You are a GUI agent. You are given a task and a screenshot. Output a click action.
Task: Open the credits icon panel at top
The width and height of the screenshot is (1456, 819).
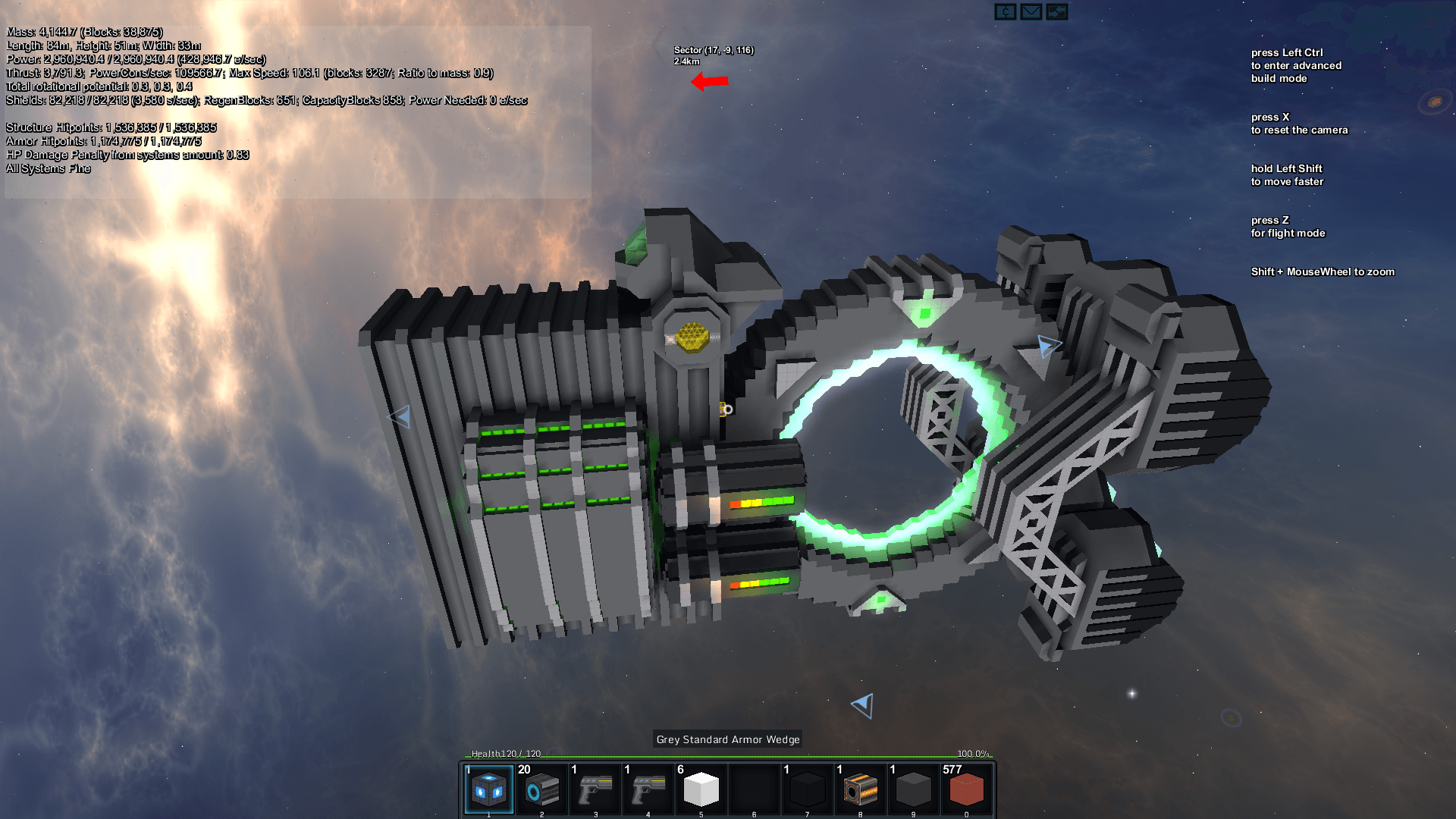click(1006, 12)
